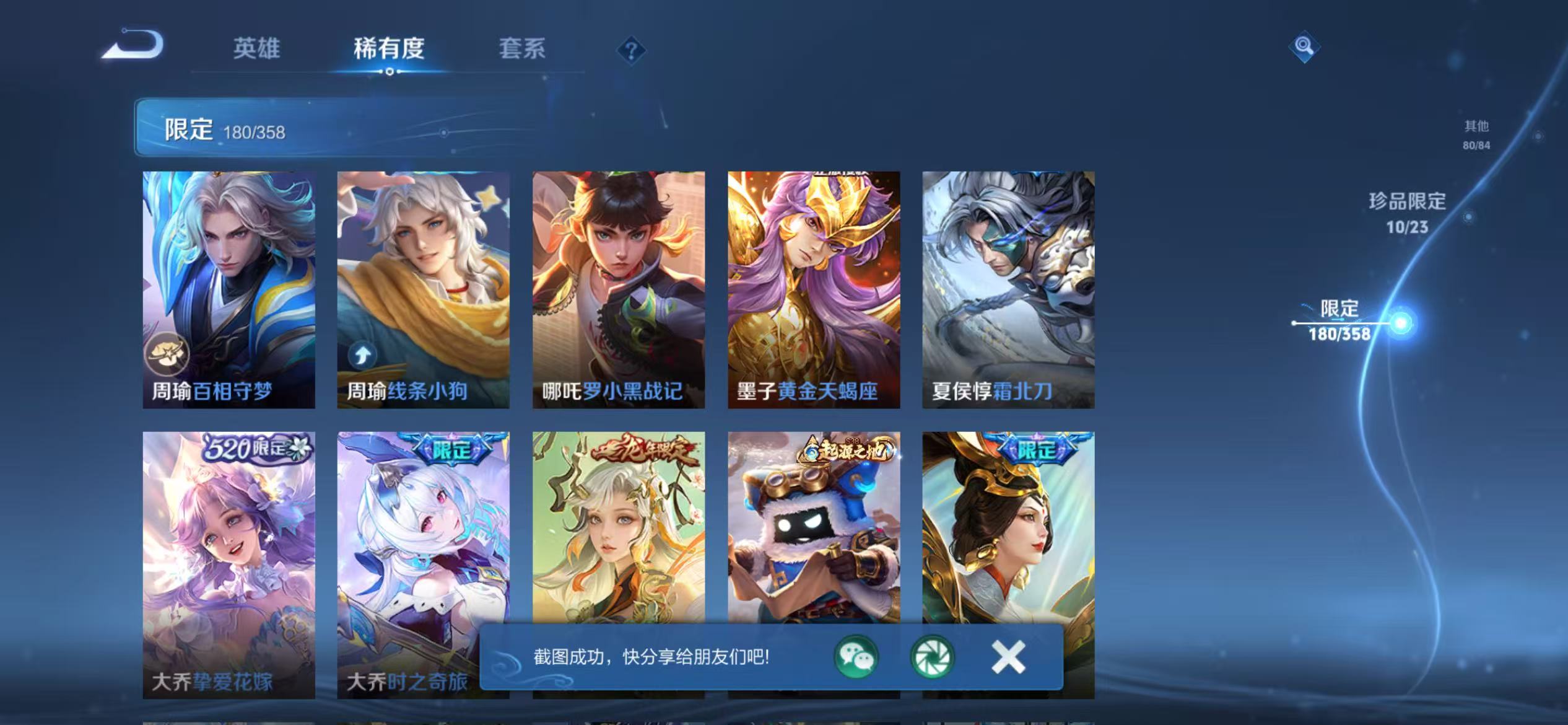Select the 夏侯惇霜北刀 skin thumbnail
The height and width of the screenshot is (725, 1568).
(1008, 279)
